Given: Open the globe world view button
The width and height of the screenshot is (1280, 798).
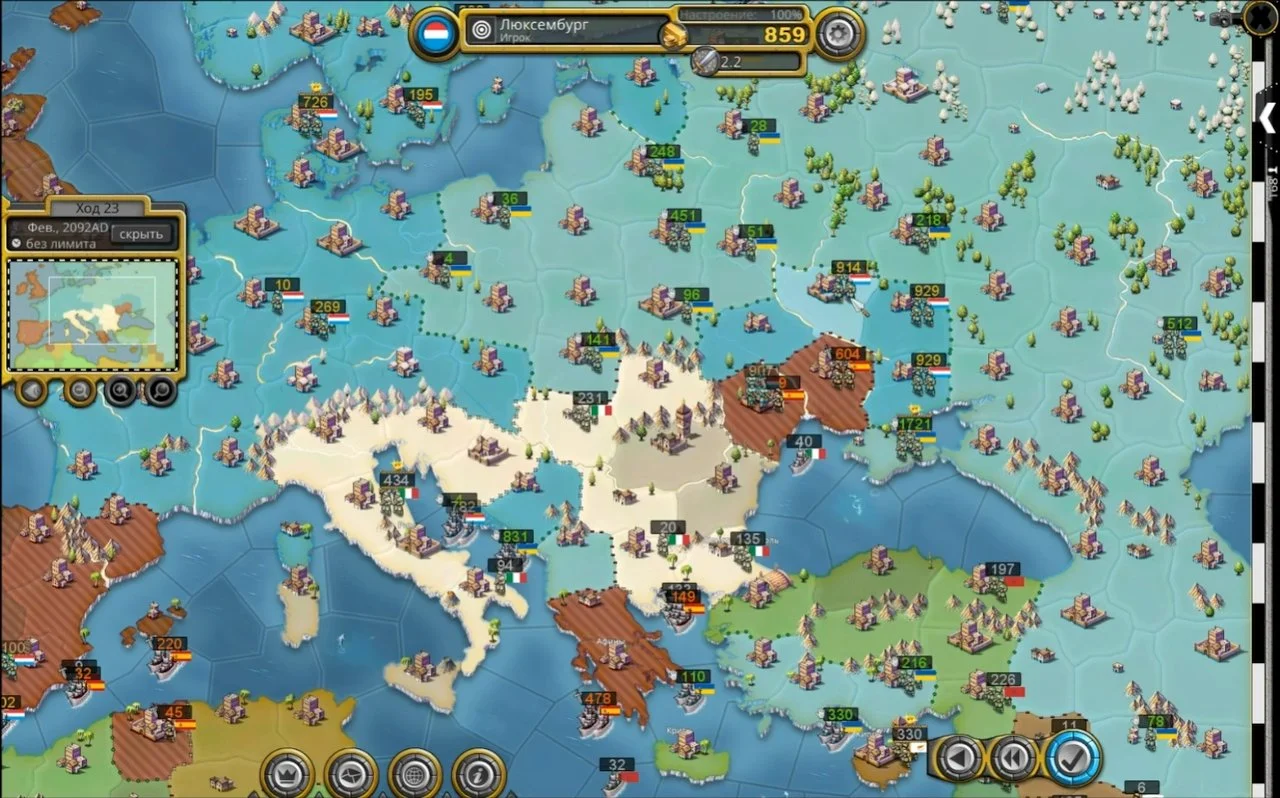Looking at the screenshot, I should 415,773.
